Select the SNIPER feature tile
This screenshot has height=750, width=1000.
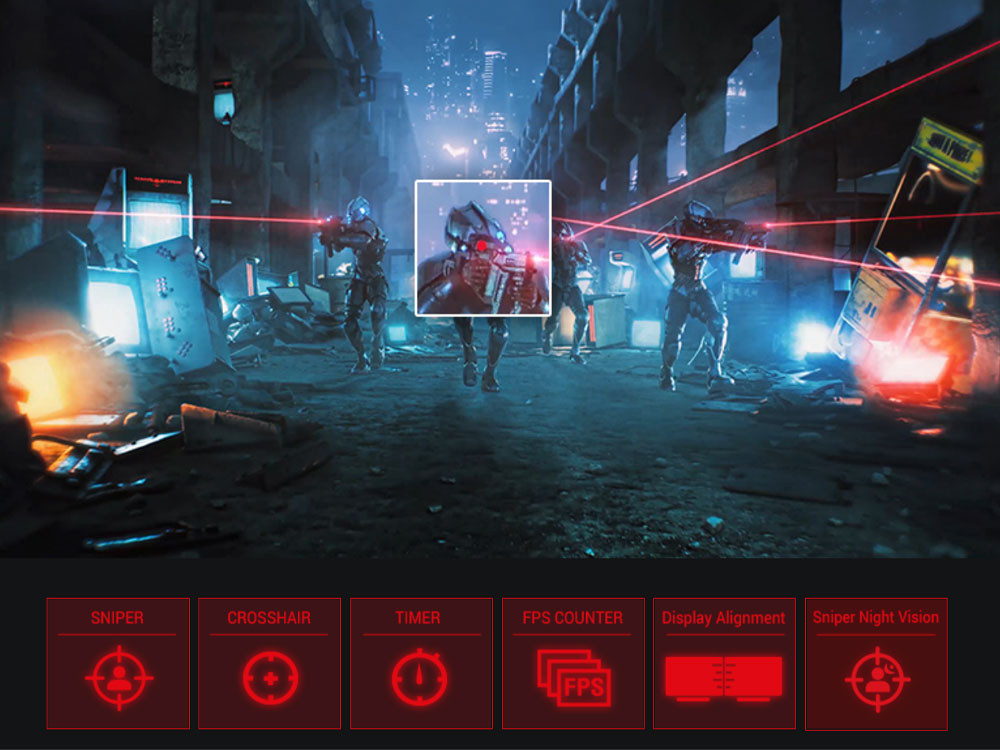pyautogui.click(x=118, y=663)
